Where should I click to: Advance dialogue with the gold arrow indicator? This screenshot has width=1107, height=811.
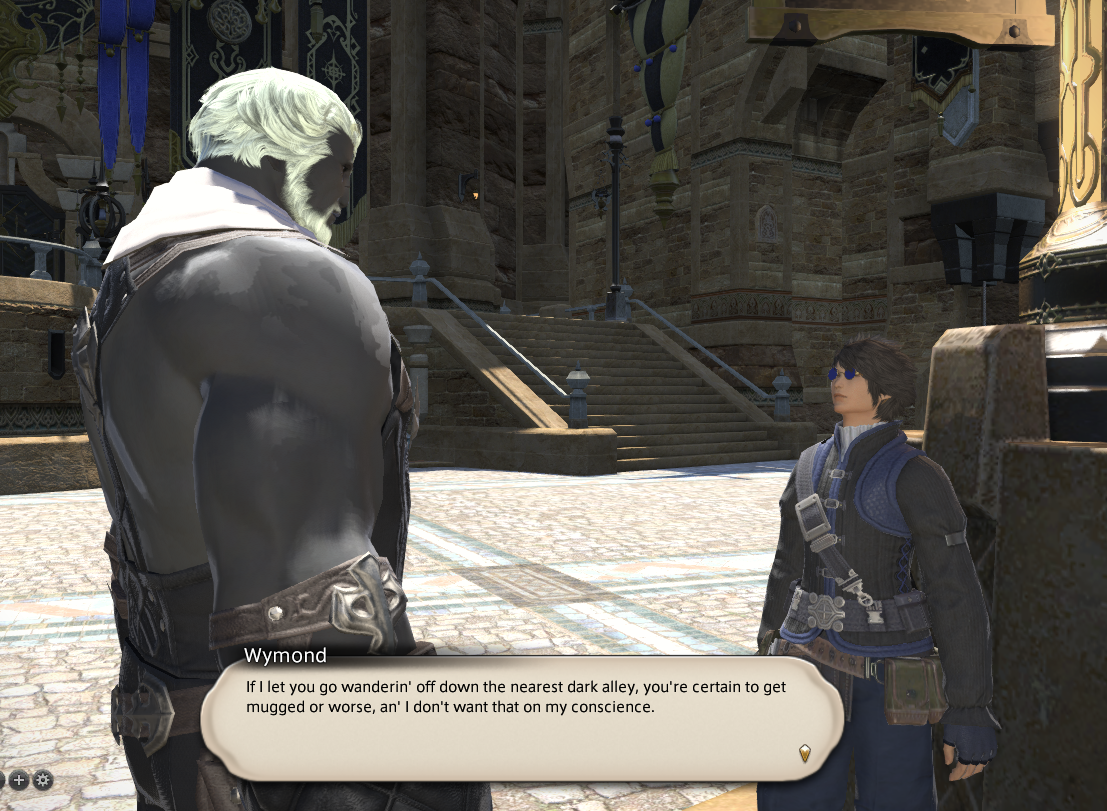pos(803,752)
